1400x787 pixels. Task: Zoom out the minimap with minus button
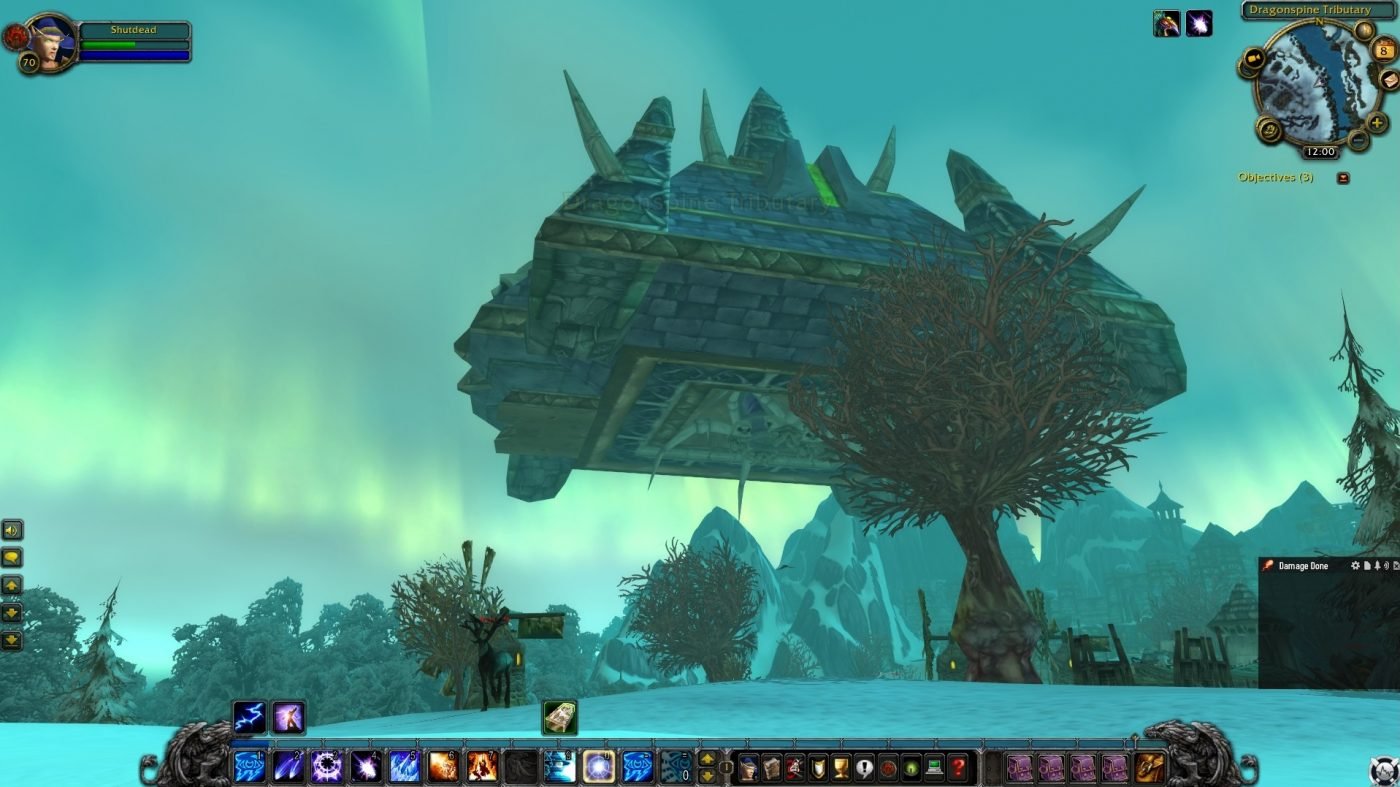(x=1357, y=140)
